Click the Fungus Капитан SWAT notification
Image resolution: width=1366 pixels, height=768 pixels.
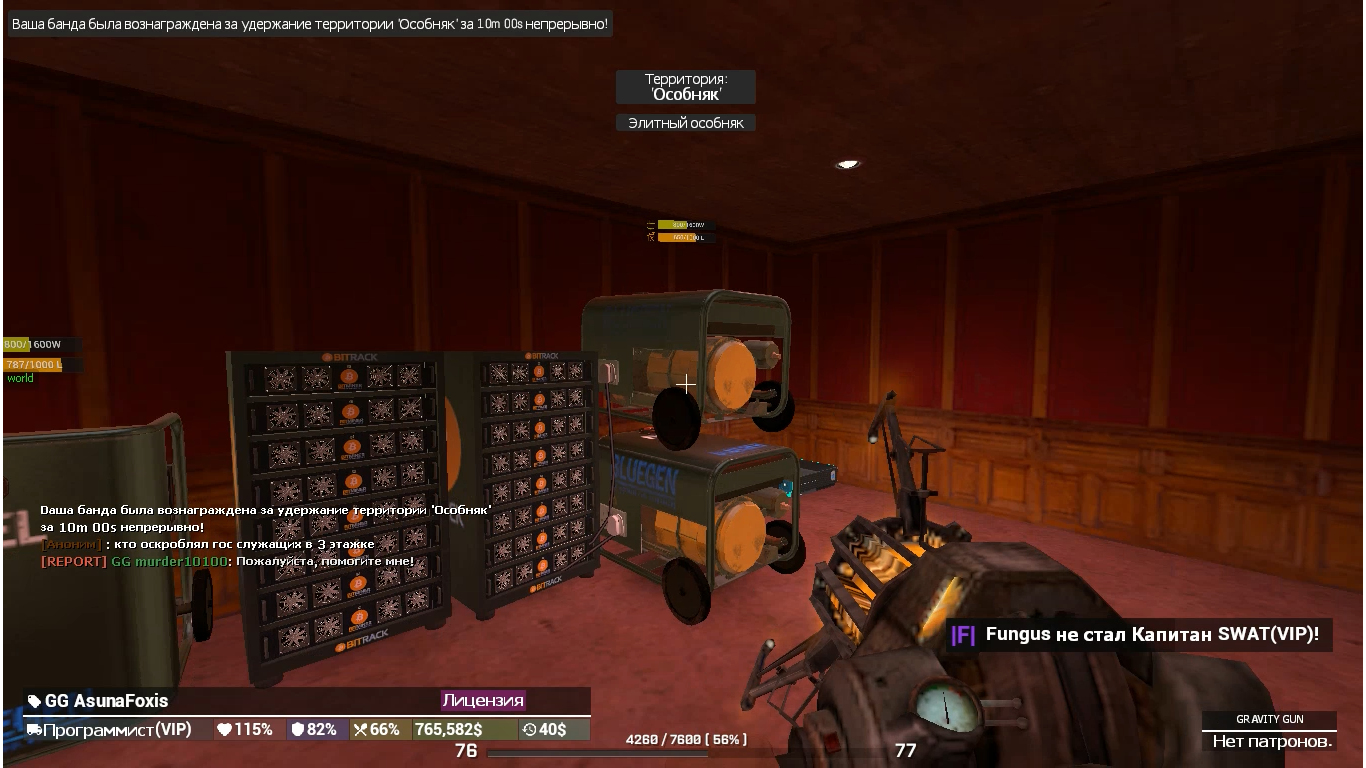pyautogui.click(x=1138, y=634)
